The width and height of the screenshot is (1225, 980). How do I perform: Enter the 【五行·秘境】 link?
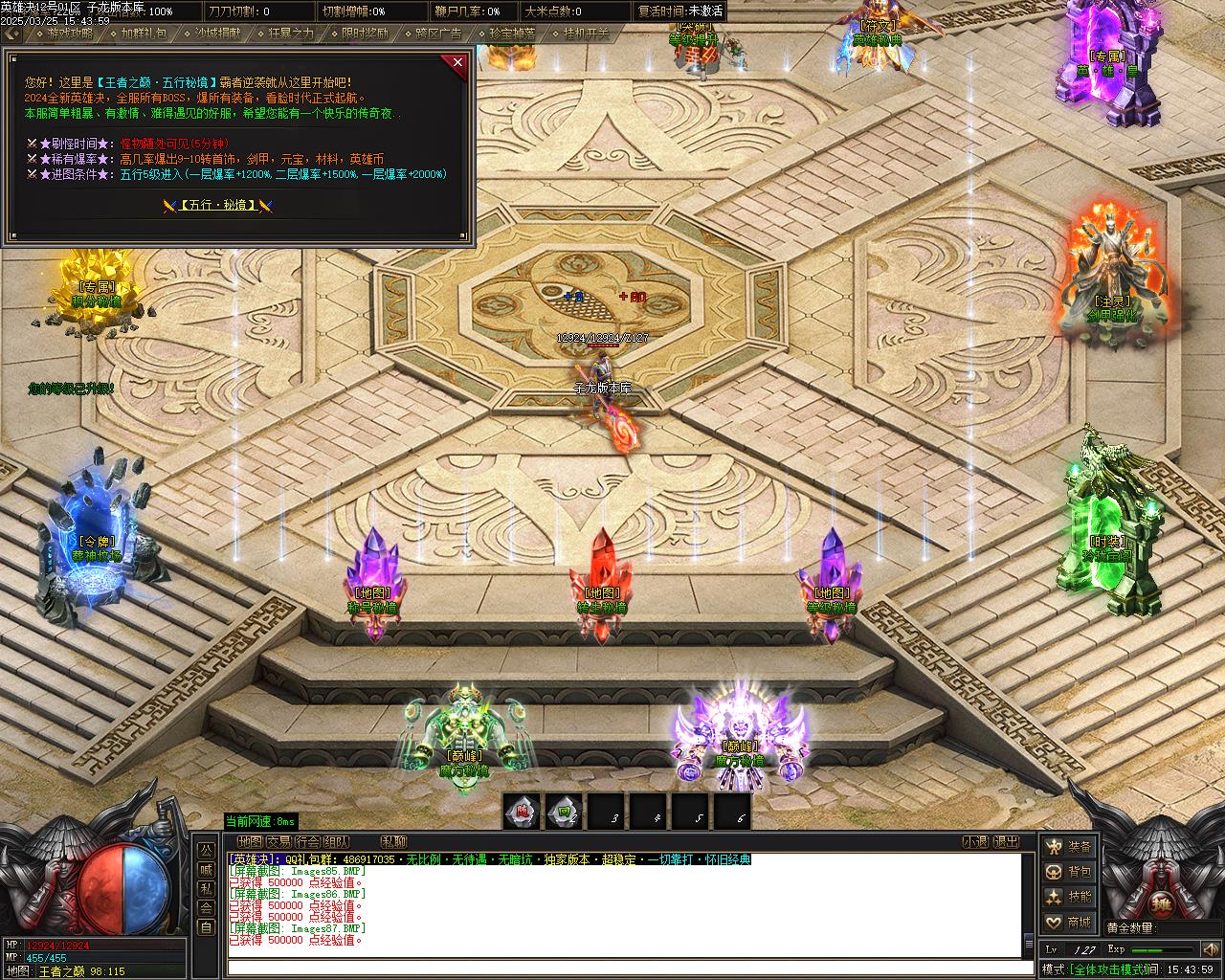(x=219, y=205)
